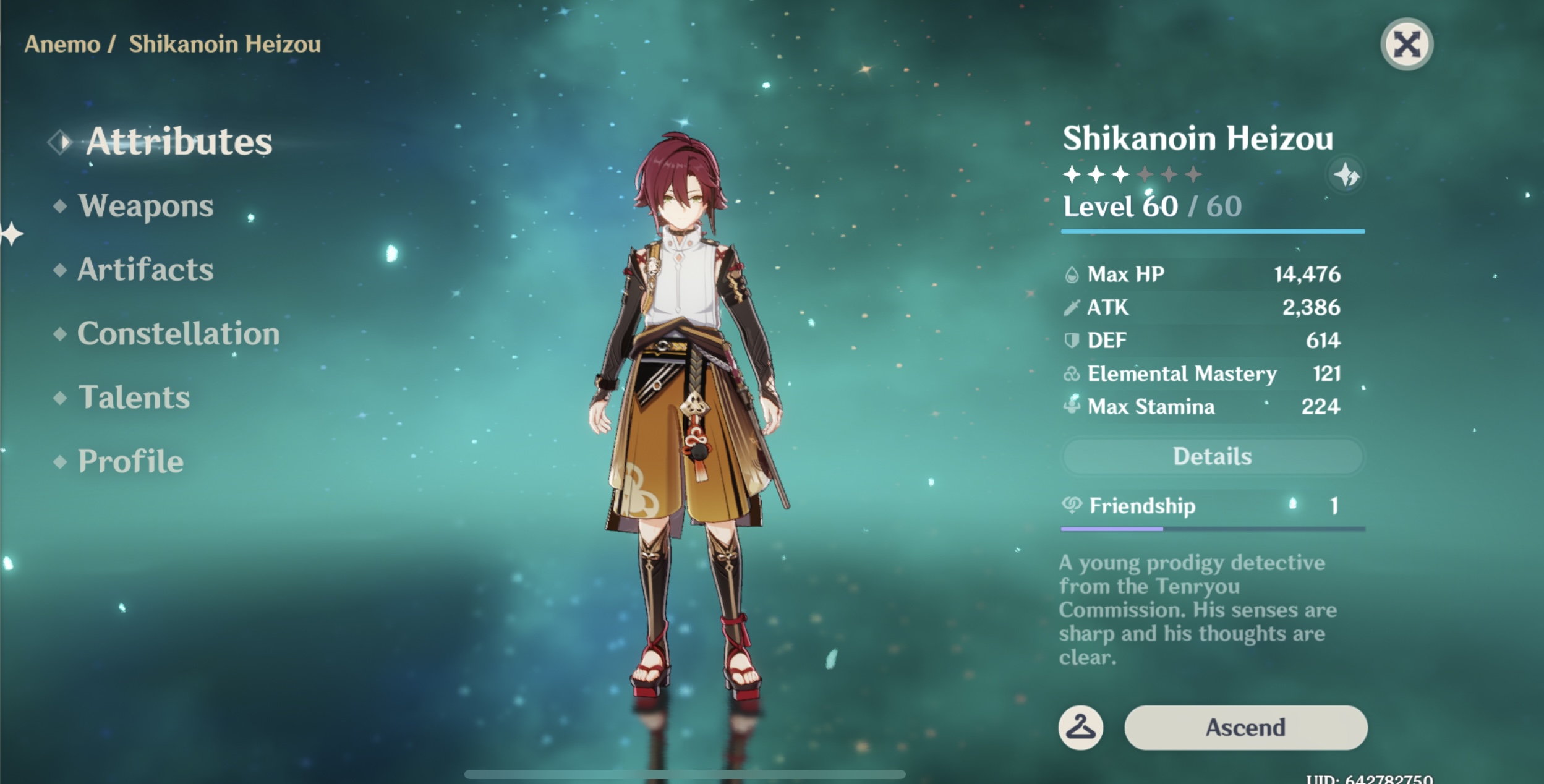This screenshot has width=1544, height=784.
Task: View the Profile tab
Action: click(130, 461)
